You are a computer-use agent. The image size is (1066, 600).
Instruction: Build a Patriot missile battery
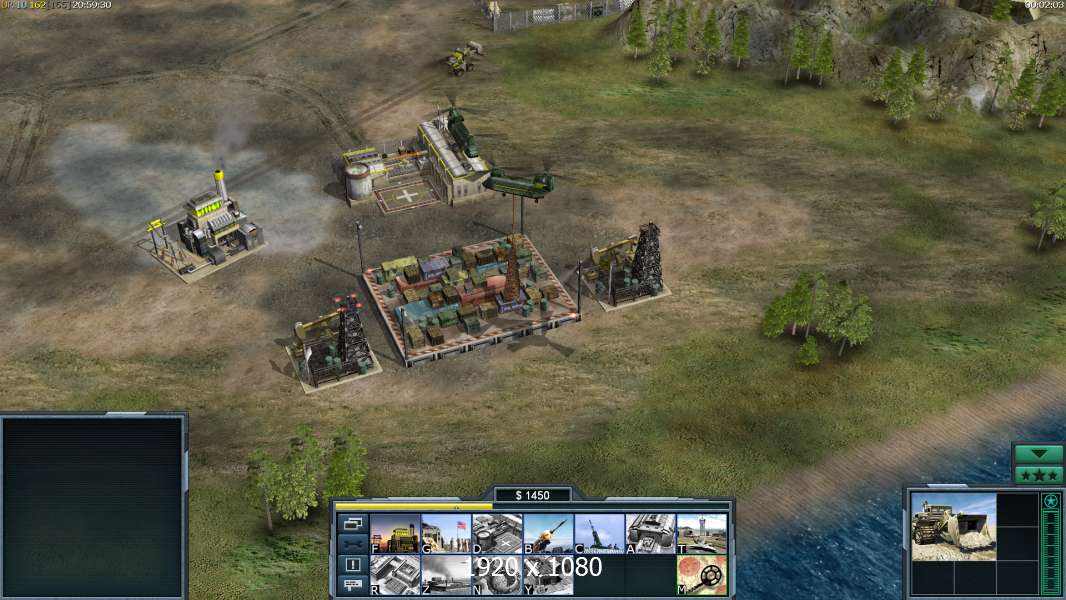click(x=548, y=534)
